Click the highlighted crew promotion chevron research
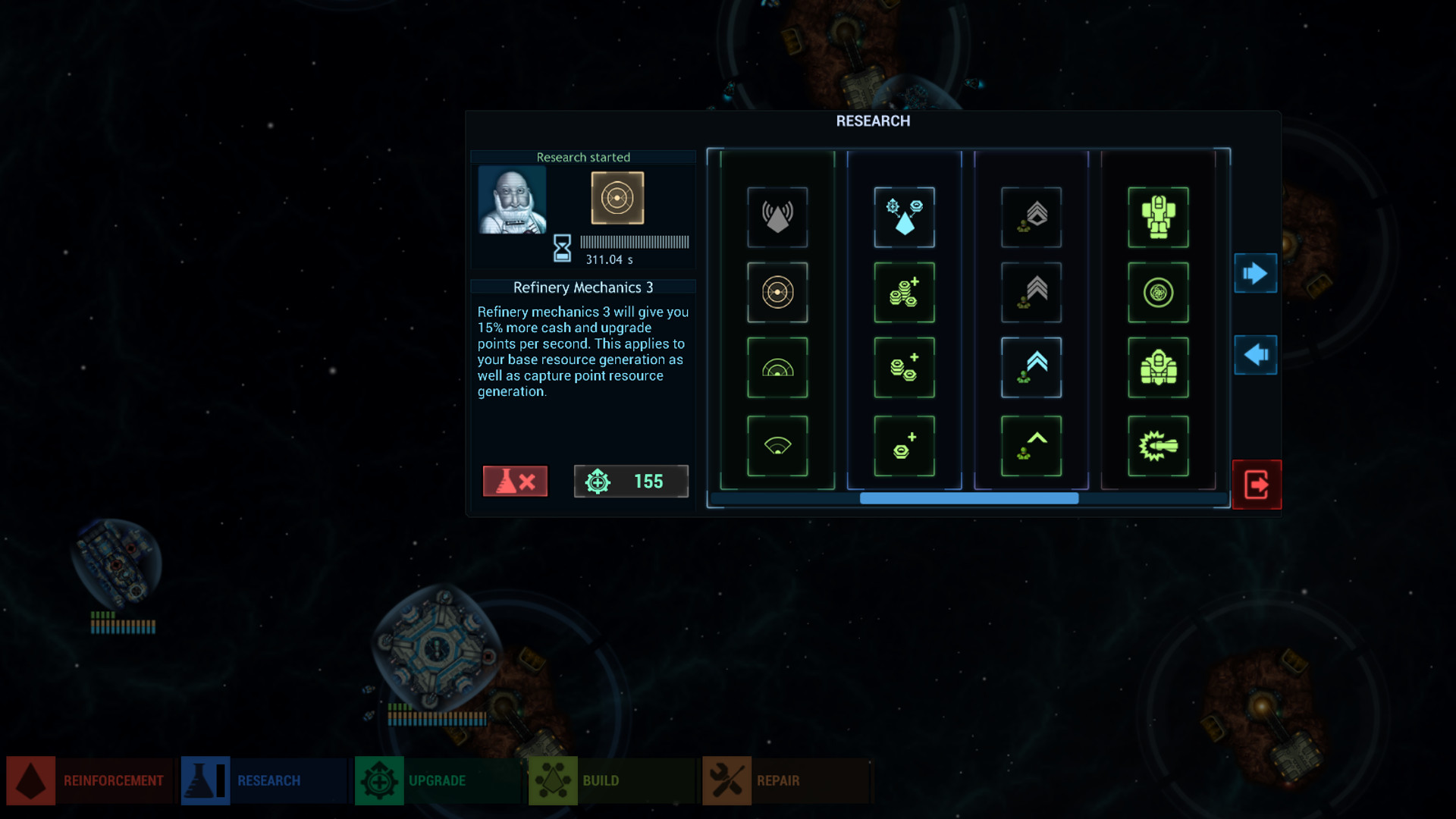 click(1031, 369)
